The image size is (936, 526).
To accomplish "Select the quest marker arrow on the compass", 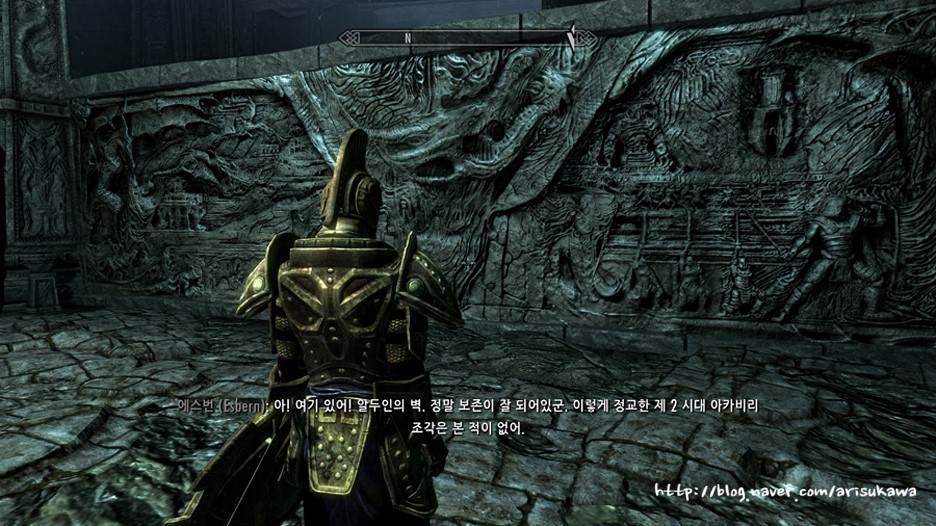I will pyautogui.click(x=572, y=36).
